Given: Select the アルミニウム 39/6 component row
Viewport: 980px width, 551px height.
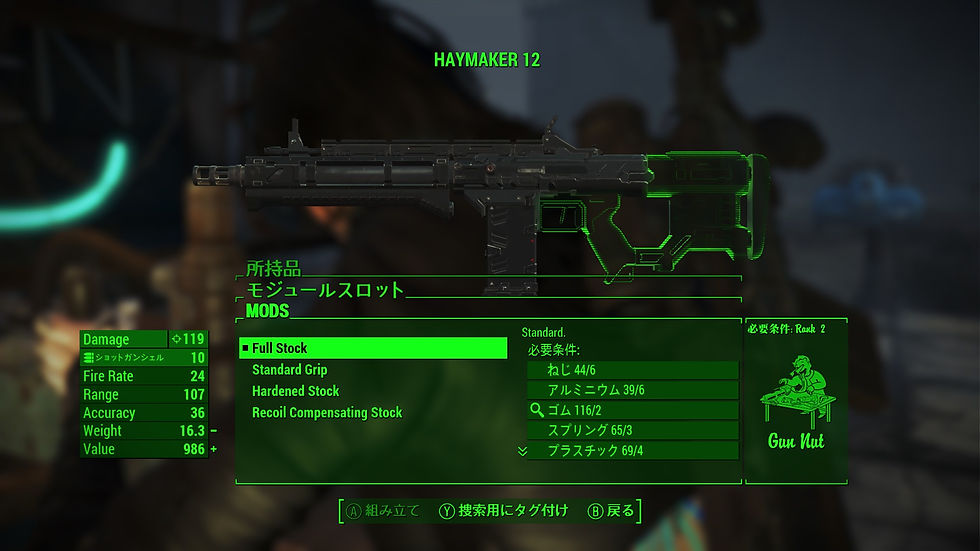Looking at the screenshot, I should tap(632, 390).
